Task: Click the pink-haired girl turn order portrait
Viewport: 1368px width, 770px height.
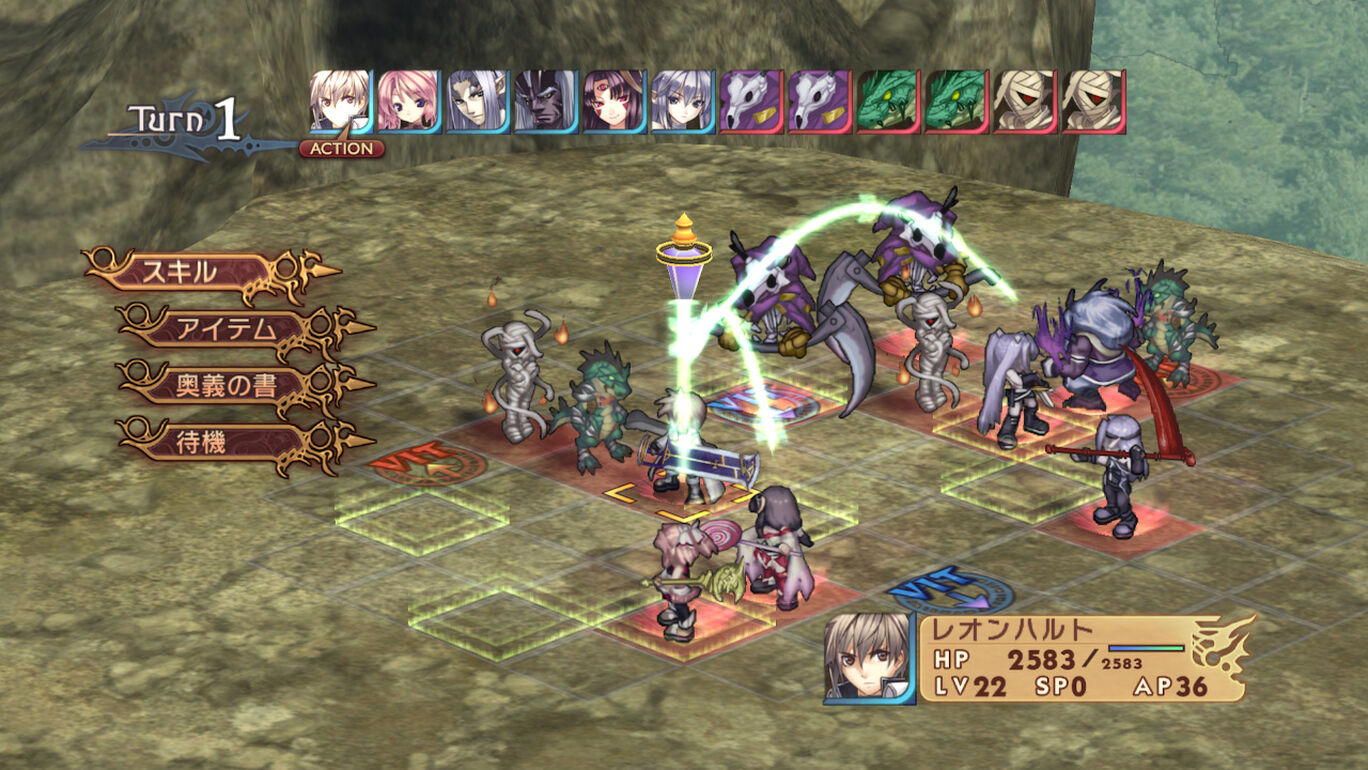Action: [x=408, y=101]
